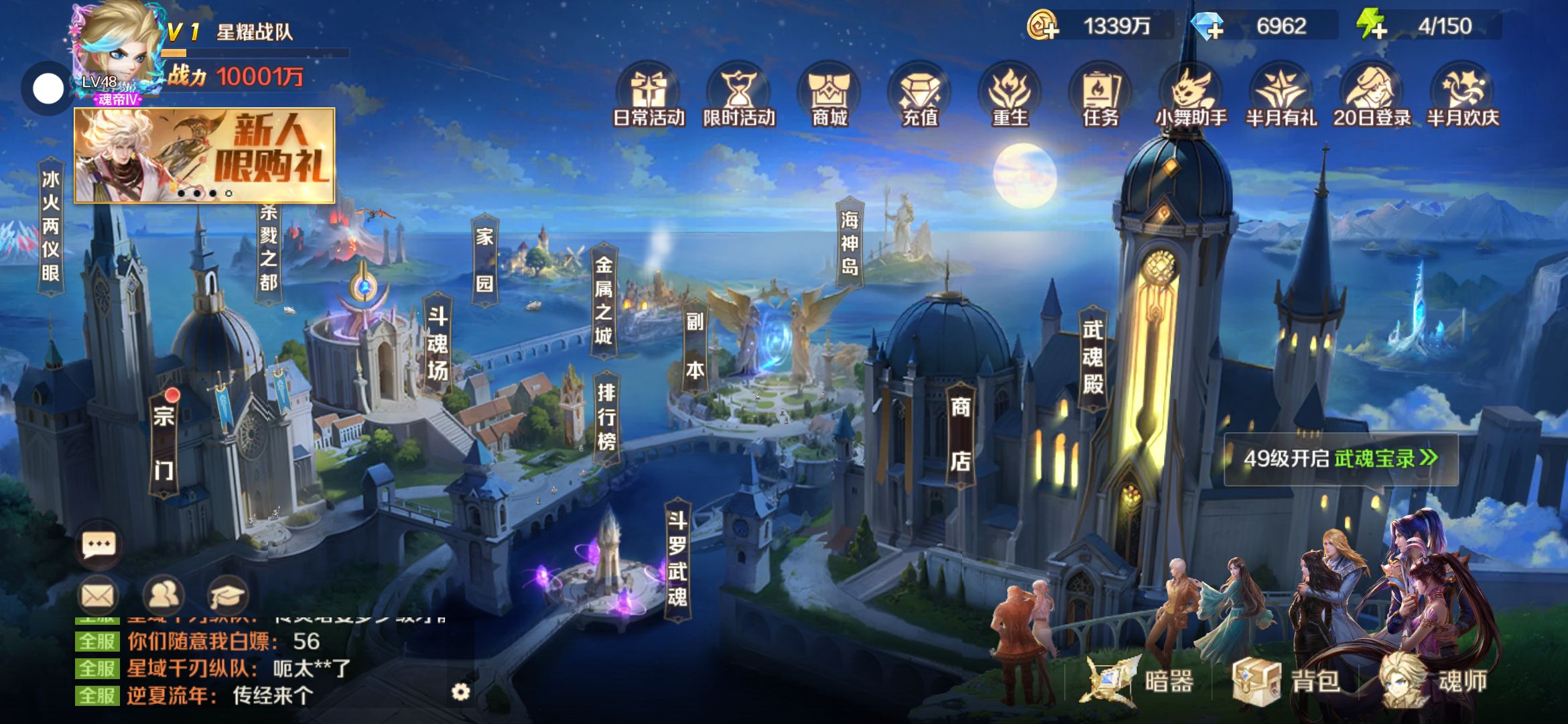Open the 暗器 hidden weapons menu
The width and height of the screenshot is (1568, 724).
pyautogui.click(x=1140, y=682)
